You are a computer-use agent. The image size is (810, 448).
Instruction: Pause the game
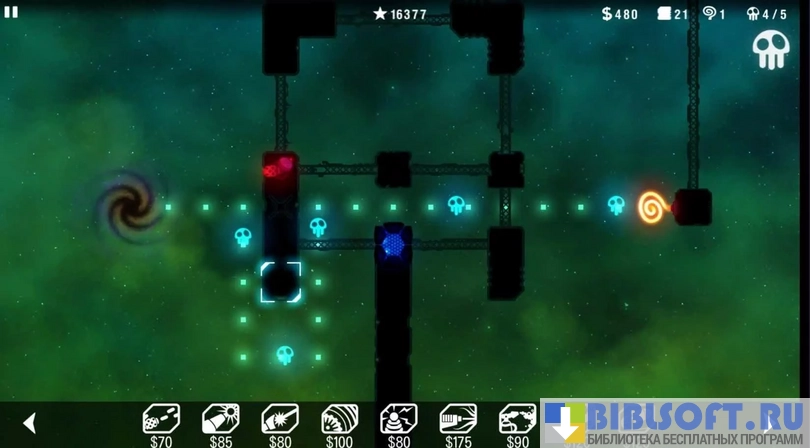pos(12,12)
